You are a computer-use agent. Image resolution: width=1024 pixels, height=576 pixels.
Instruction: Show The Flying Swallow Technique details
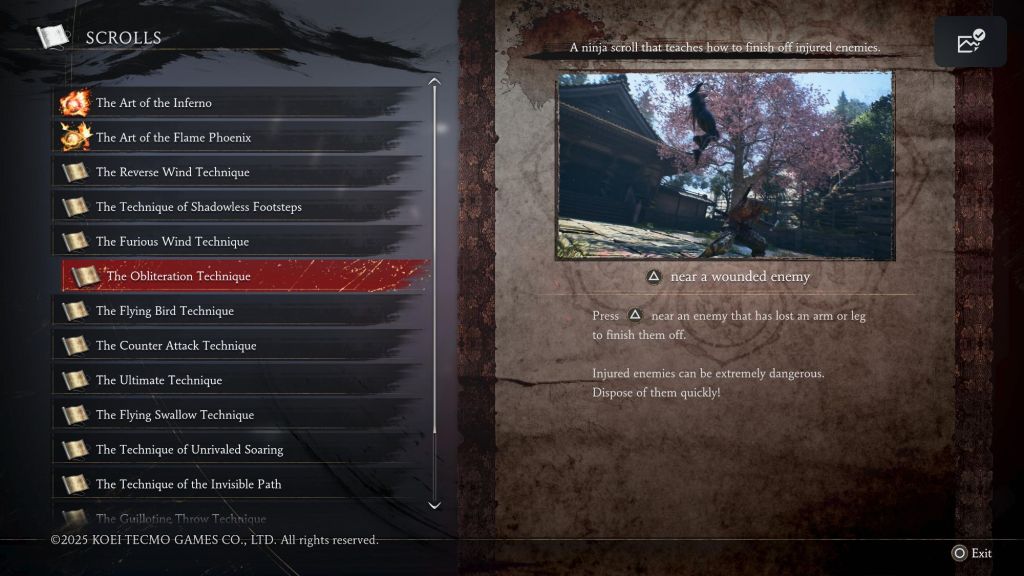(174, 415)
